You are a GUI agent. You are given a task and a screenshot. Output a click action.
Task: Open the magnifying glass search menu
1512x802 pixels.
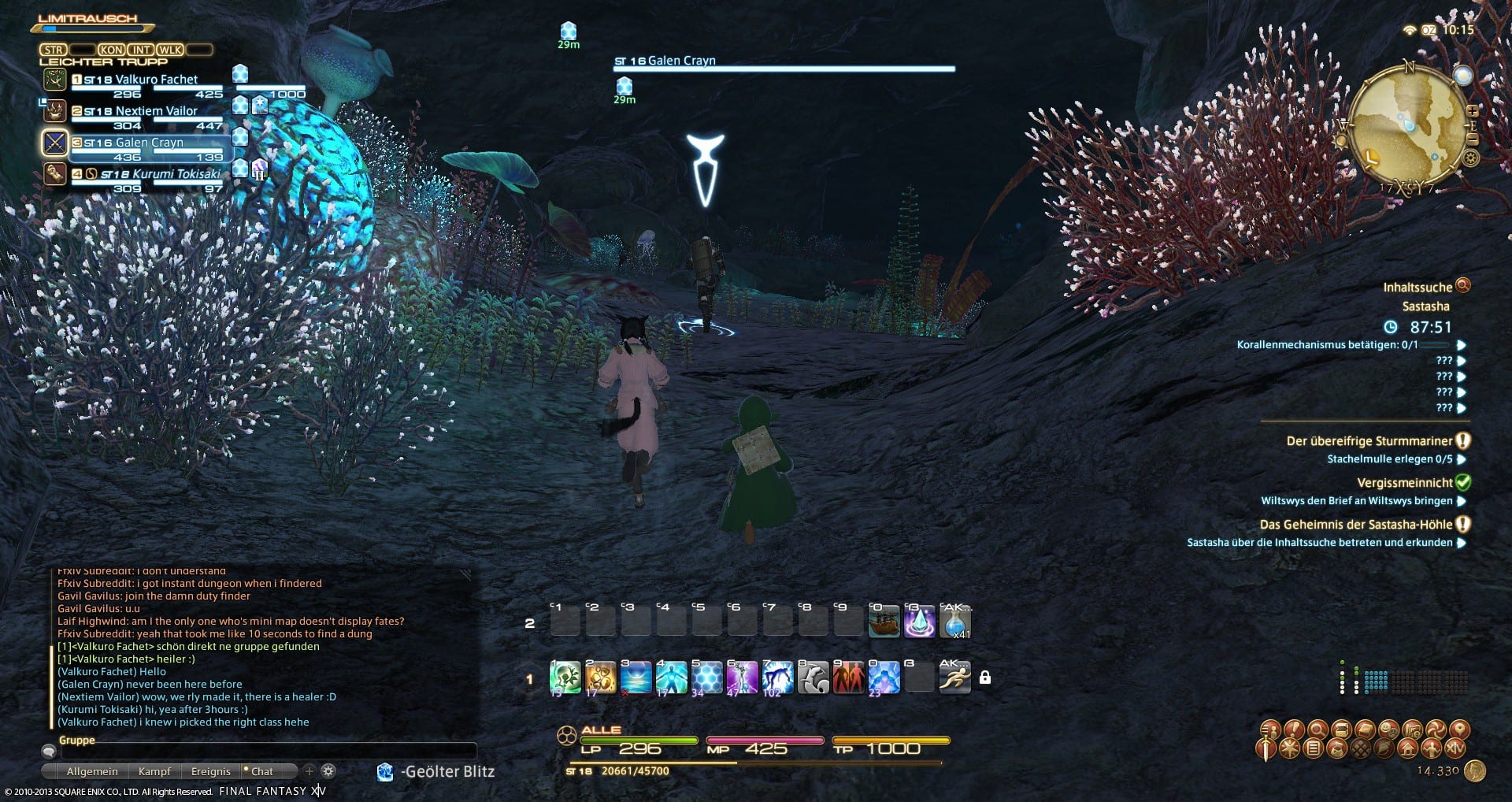pyautogui.click(x=1316, y=729)
